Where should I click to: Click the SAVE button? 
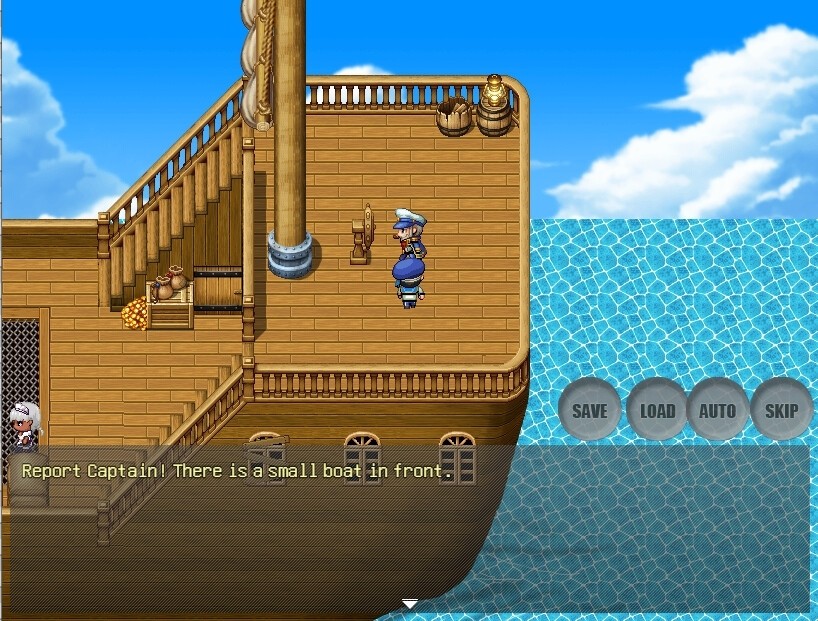pyautogui.click(x=589, y=410)
